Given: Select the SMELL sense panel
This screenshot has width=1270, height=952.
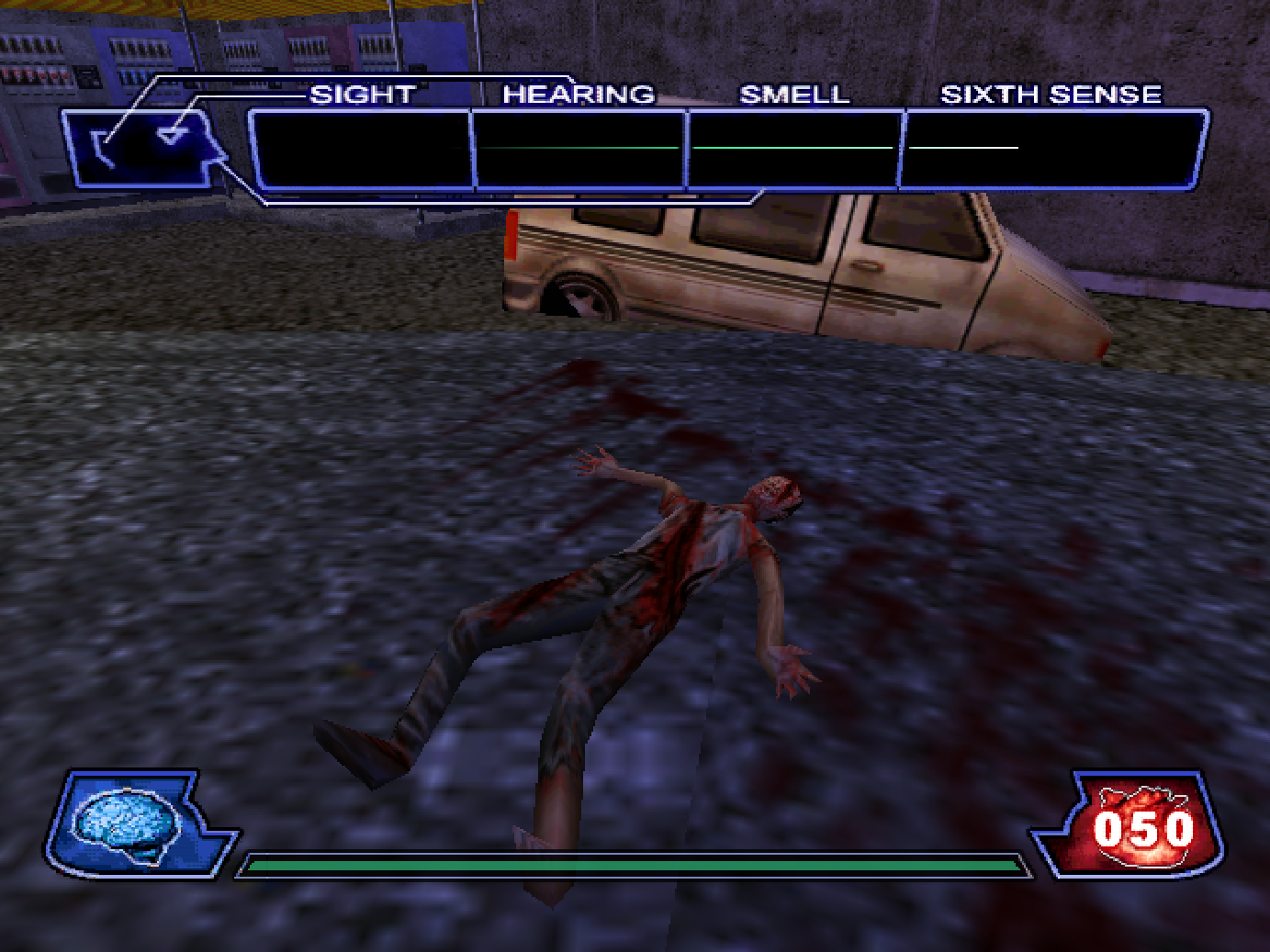Looking at the screenshot, I should click(x=793, y=149).
